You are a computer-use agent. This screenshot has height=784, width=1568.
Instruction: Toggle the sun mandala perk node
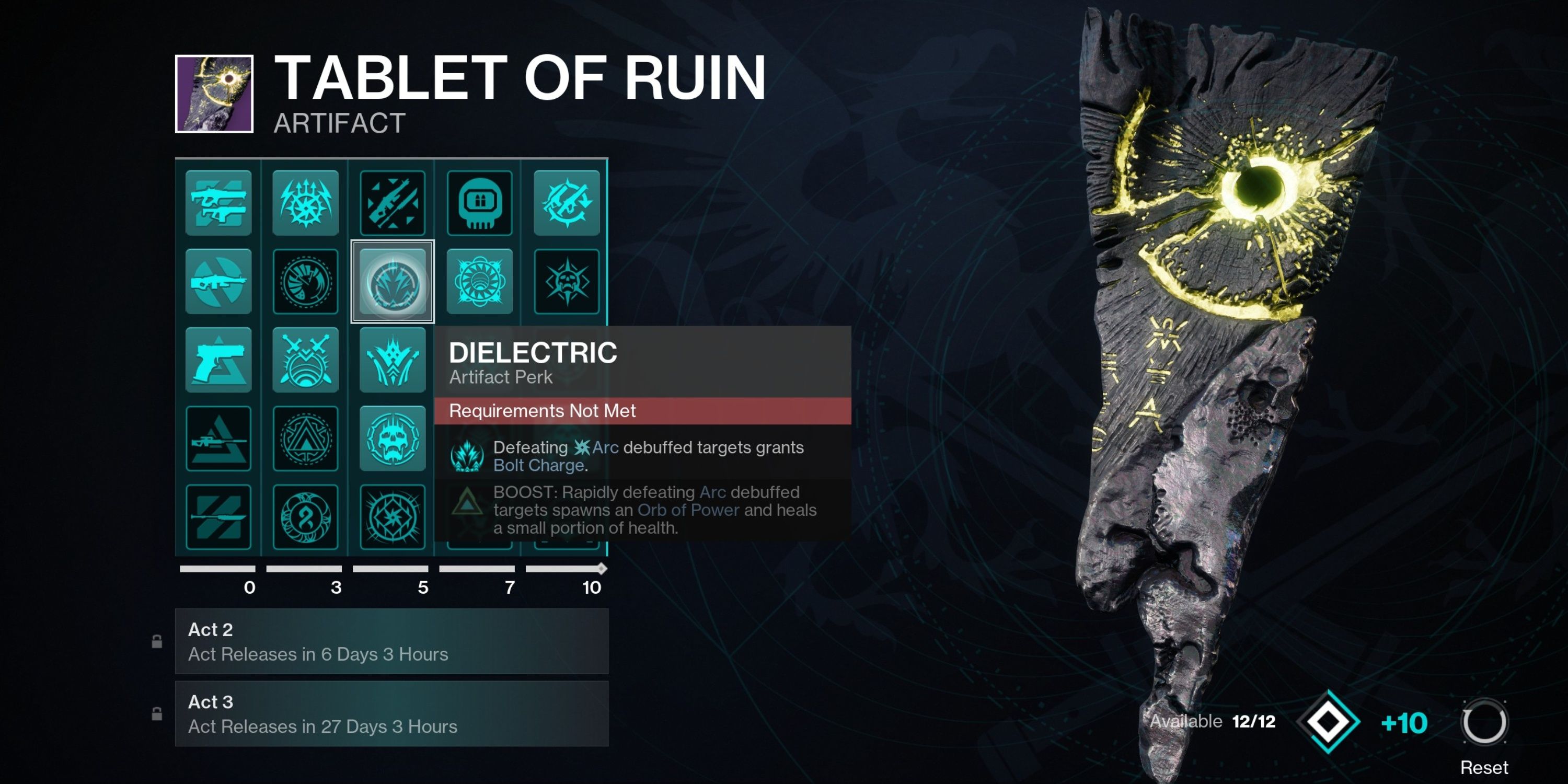point(480,282)
